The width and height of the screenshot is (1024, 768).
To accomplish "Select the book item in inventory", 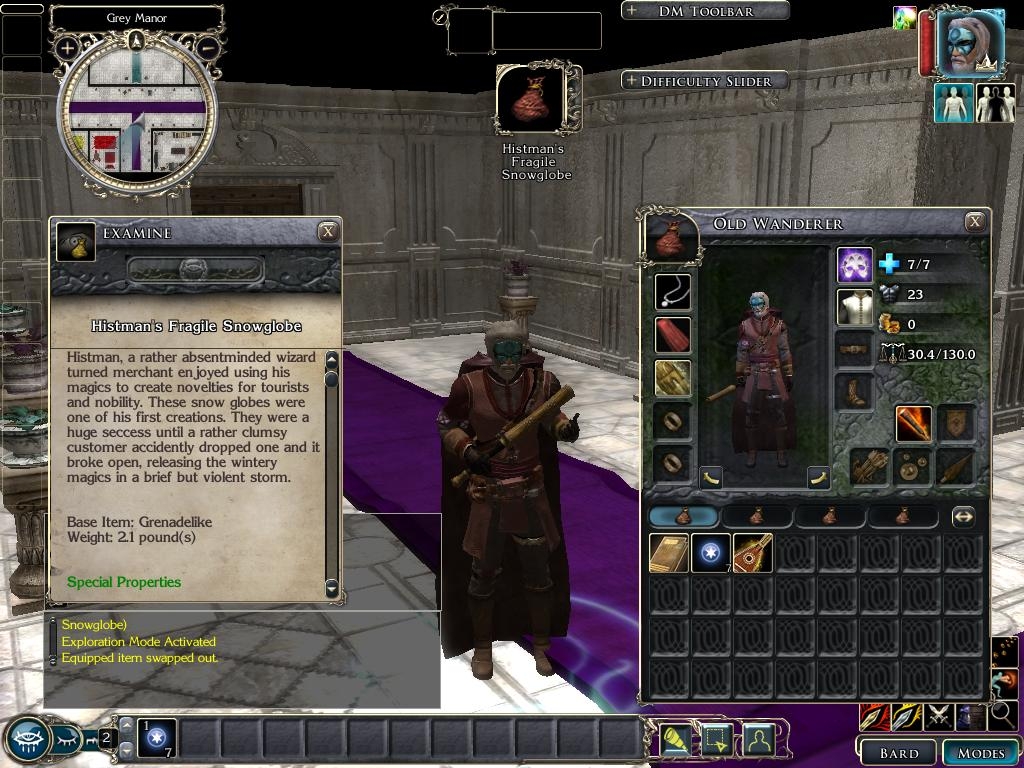I will click(668, 553).
